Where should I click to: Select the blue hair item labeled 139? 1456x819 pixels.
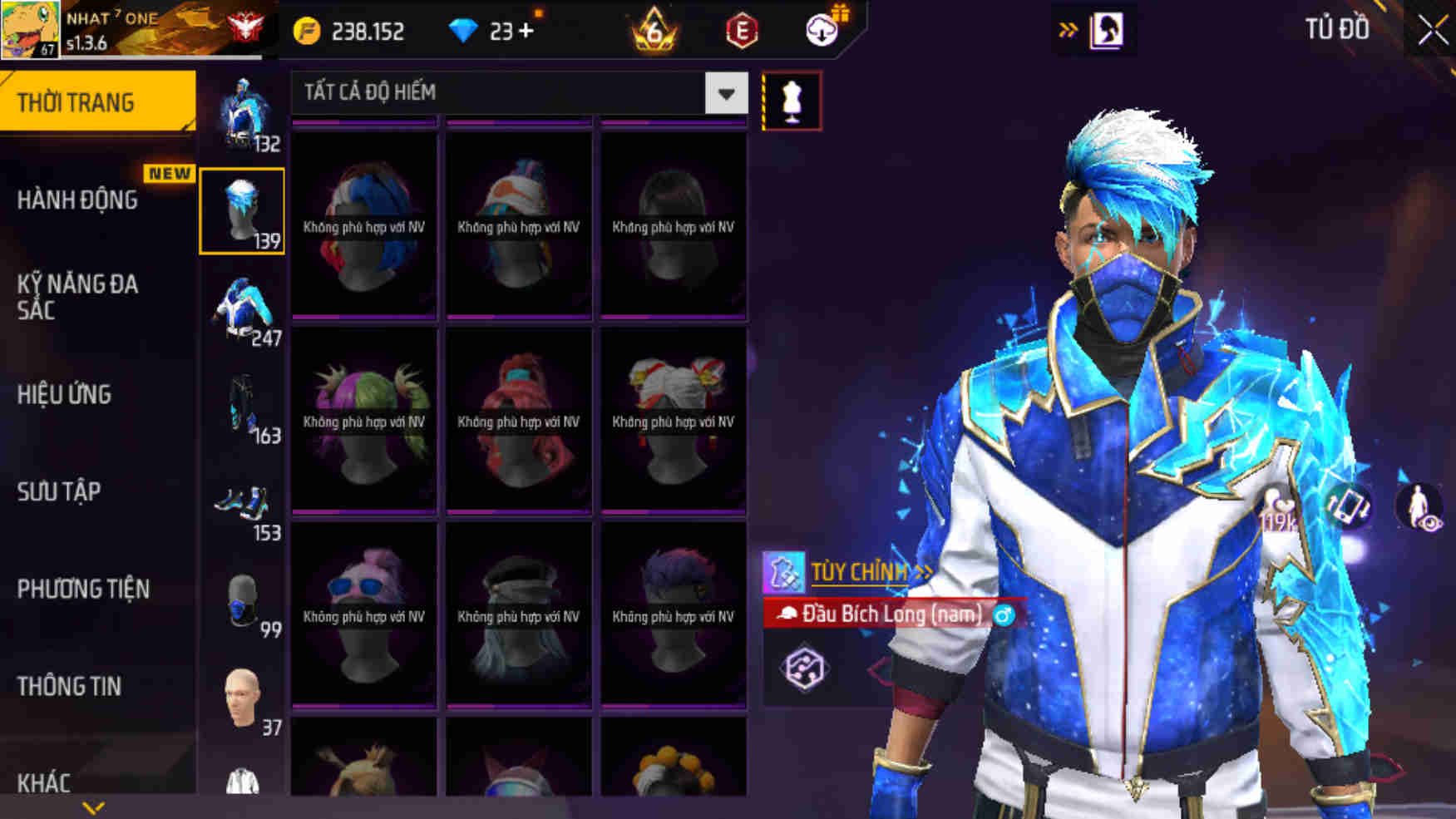tap(242, 210)
